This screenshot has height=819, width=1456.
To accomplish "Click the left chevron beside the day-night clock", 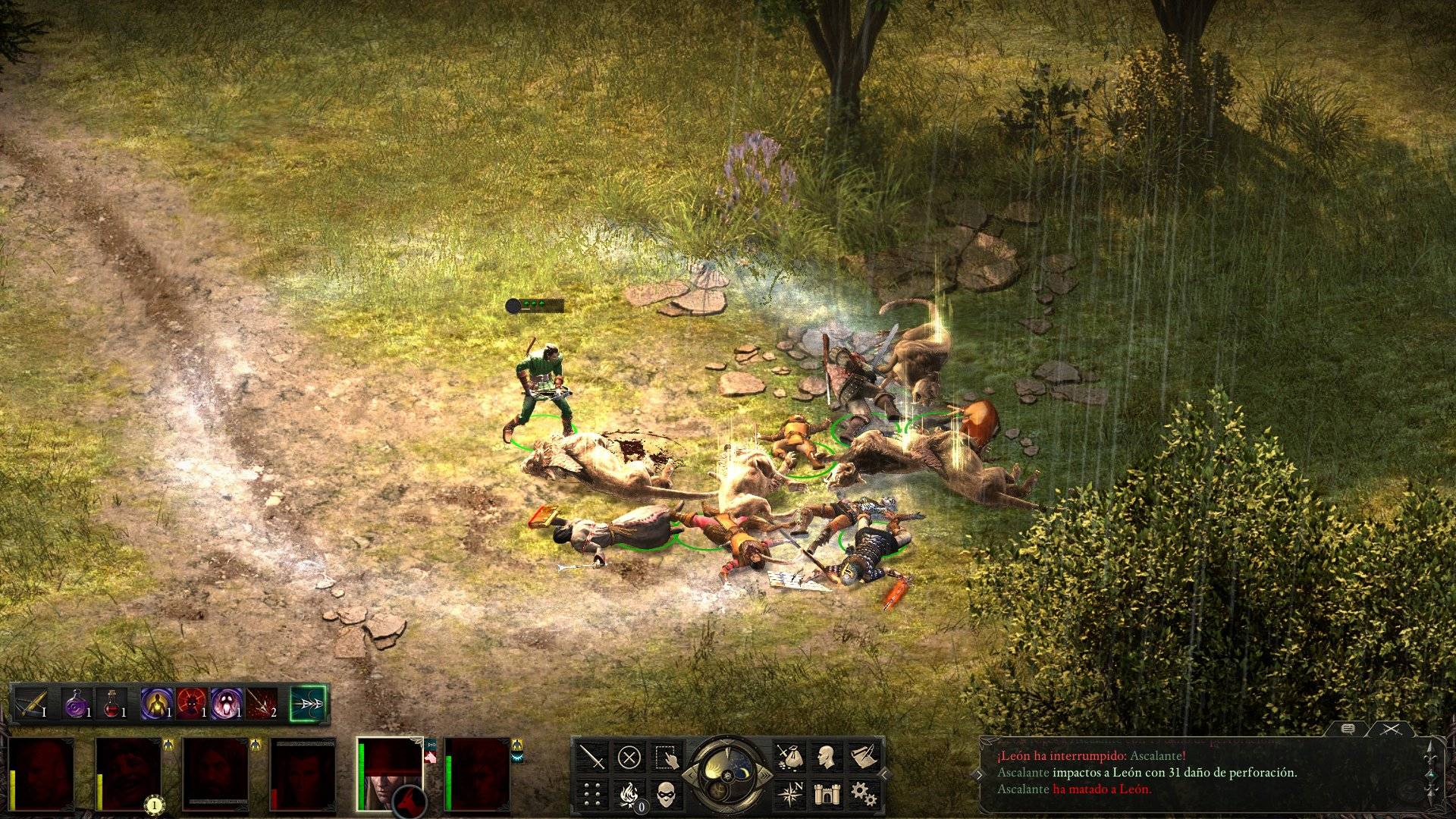I will [x=691, y=773].
